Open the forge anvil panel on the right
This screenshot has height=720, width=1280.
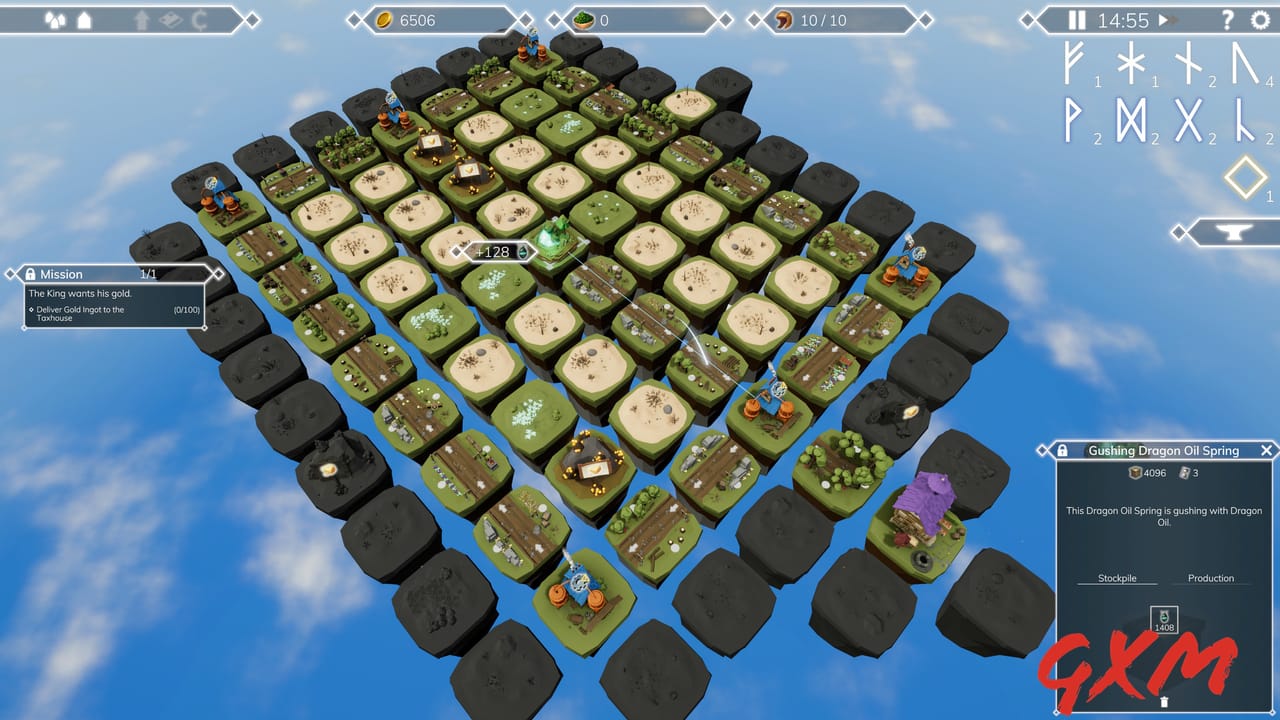pyautogui.click(x=1232, y=232)
